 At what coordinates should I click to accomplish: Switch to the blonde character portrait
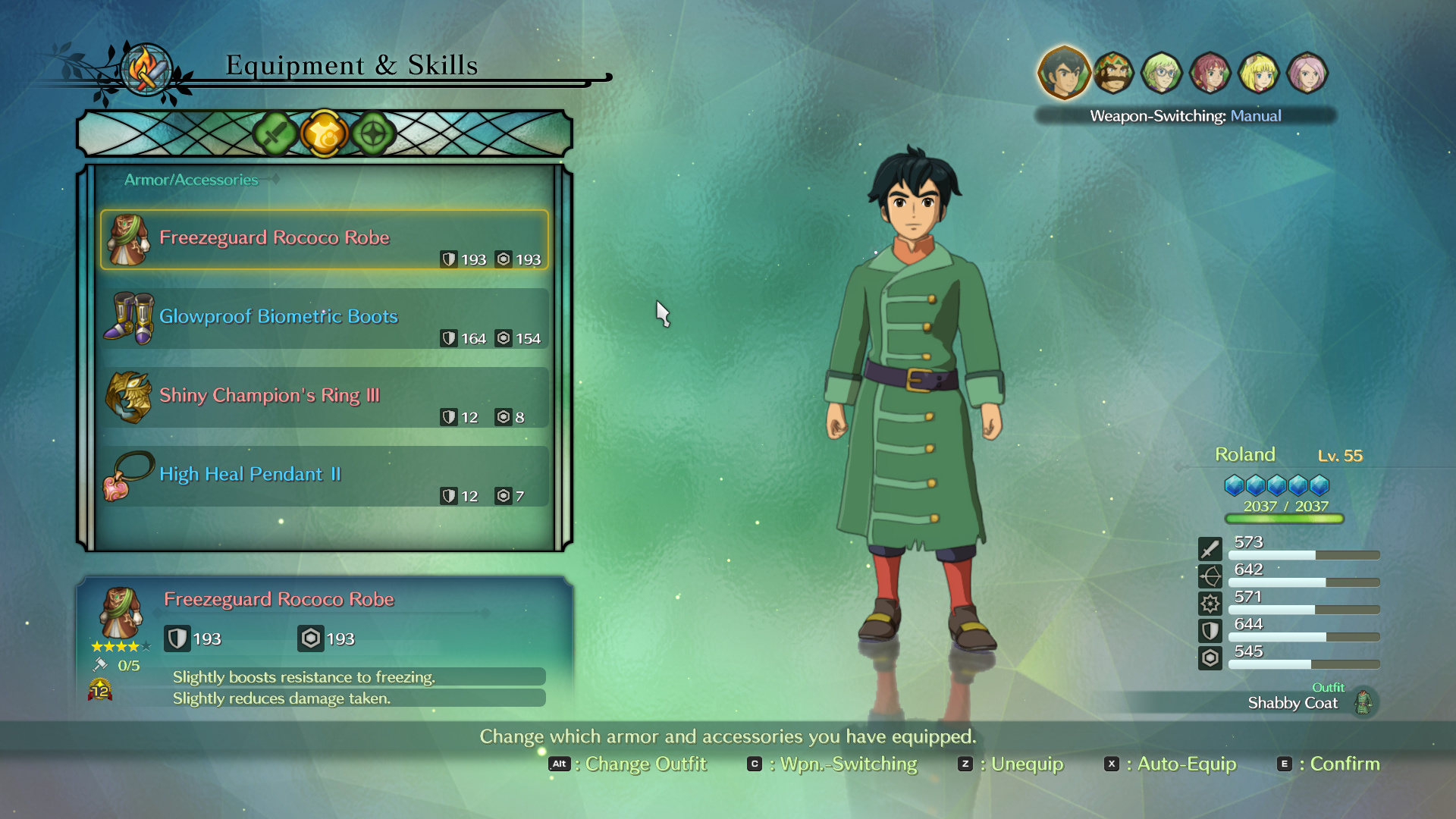point(1259,73)
